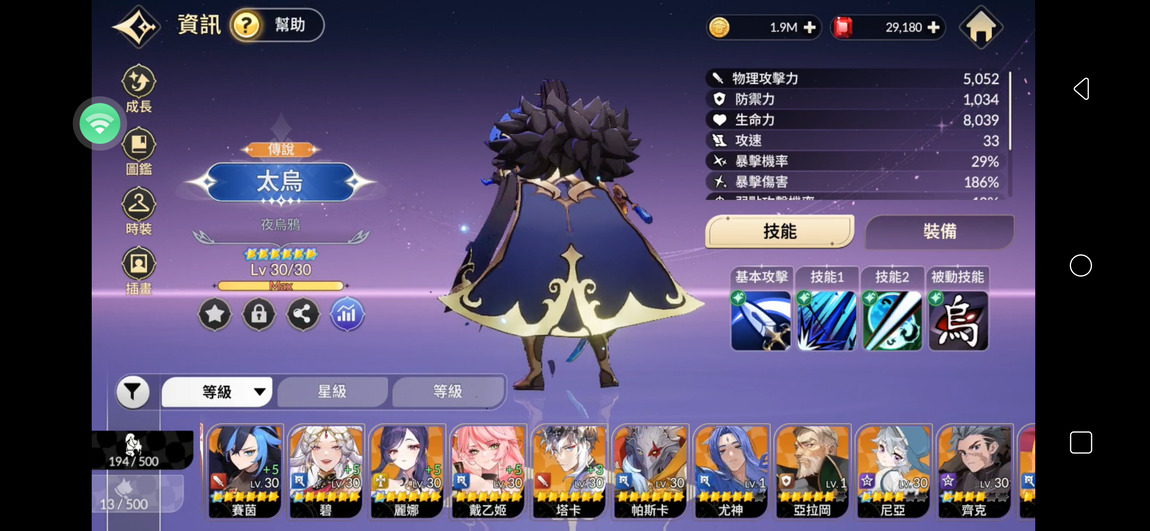
Task: Toggle the hero lock button
Action: click(x=258, y=314)
